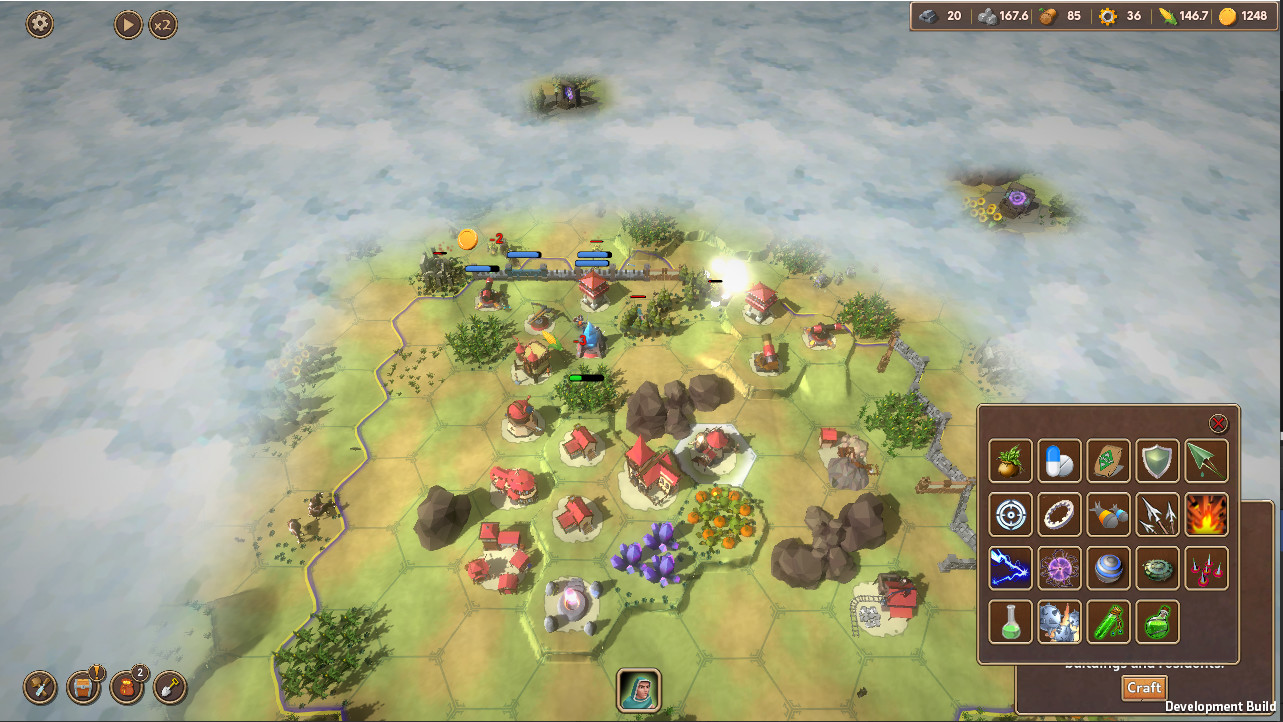This screenshot has height=722, width=1283.
Task: Select the hooded hero portrait
Action: pyautogui.click(x=638, y=689)
